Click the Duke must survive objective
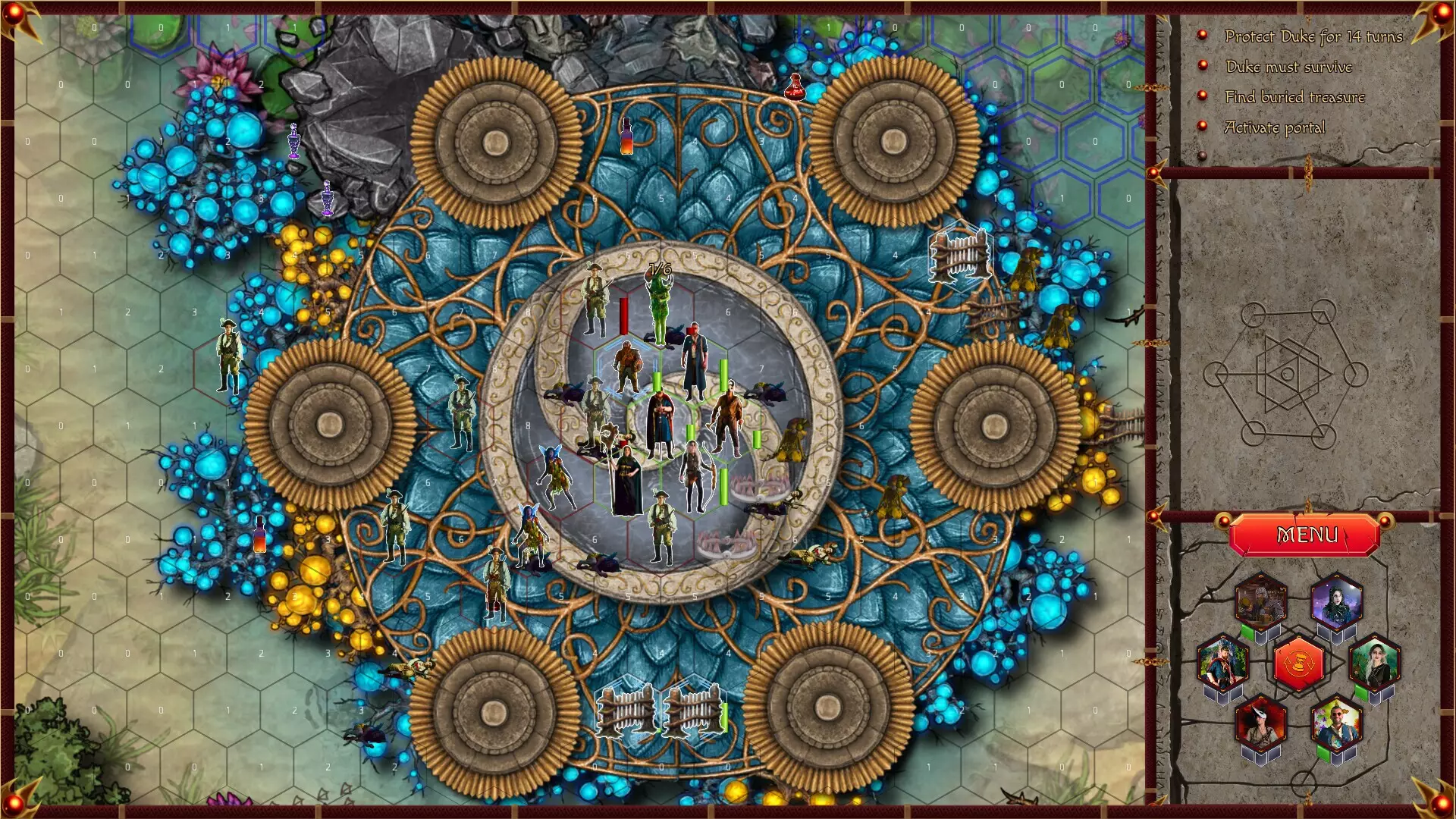 (x=1288, y=67)
